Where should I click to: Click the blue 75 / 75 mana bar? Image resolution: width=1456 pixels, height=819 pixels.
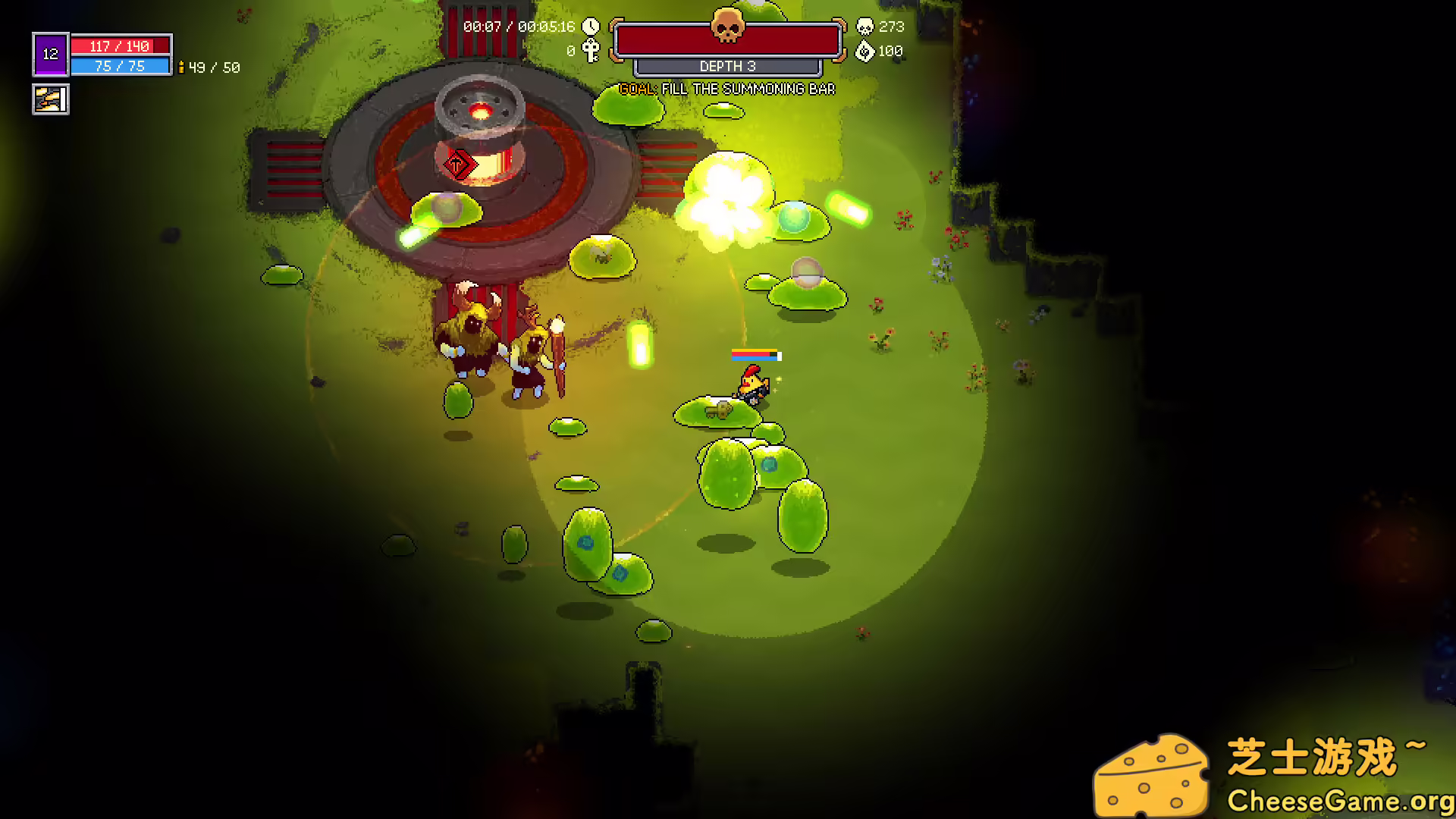coord(121,66)
